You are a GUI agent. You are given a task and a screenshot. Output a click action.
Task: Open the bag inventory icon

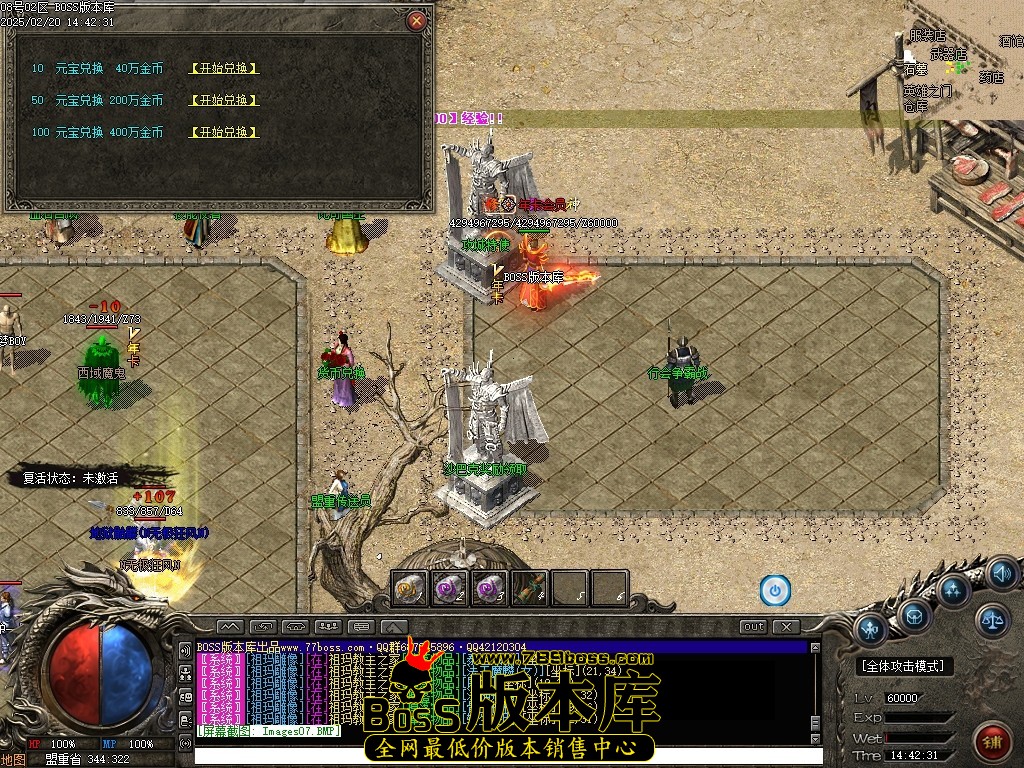tap(914, 615)
